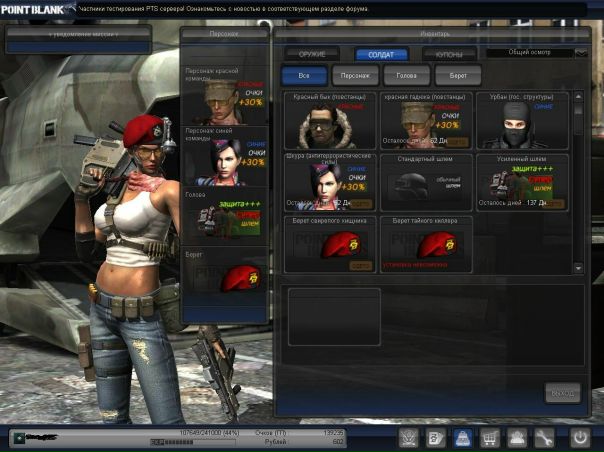This screenshot has width=604, height=452.
Task: Choose the Усиленный шлем helmet item
Action: click(522, 181)
